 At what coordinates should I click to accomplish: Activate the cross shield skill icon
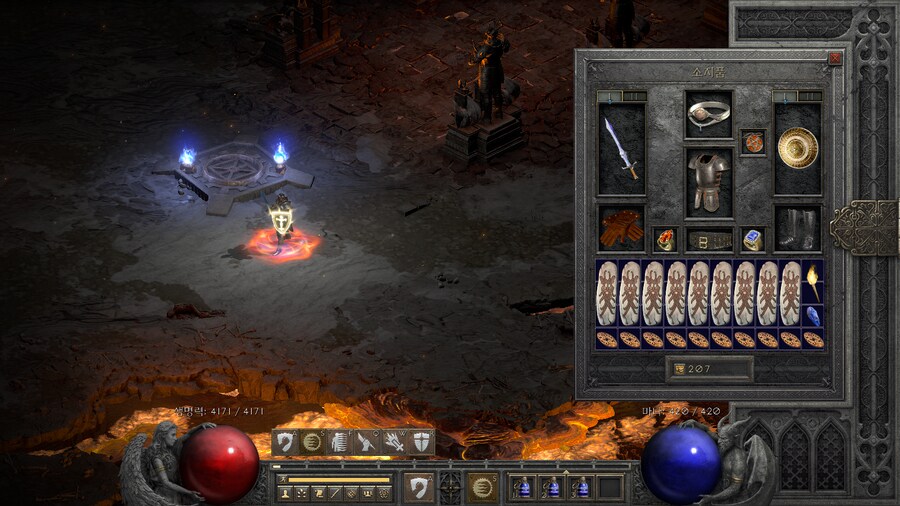pyautogui.click(x=422, y=441)
